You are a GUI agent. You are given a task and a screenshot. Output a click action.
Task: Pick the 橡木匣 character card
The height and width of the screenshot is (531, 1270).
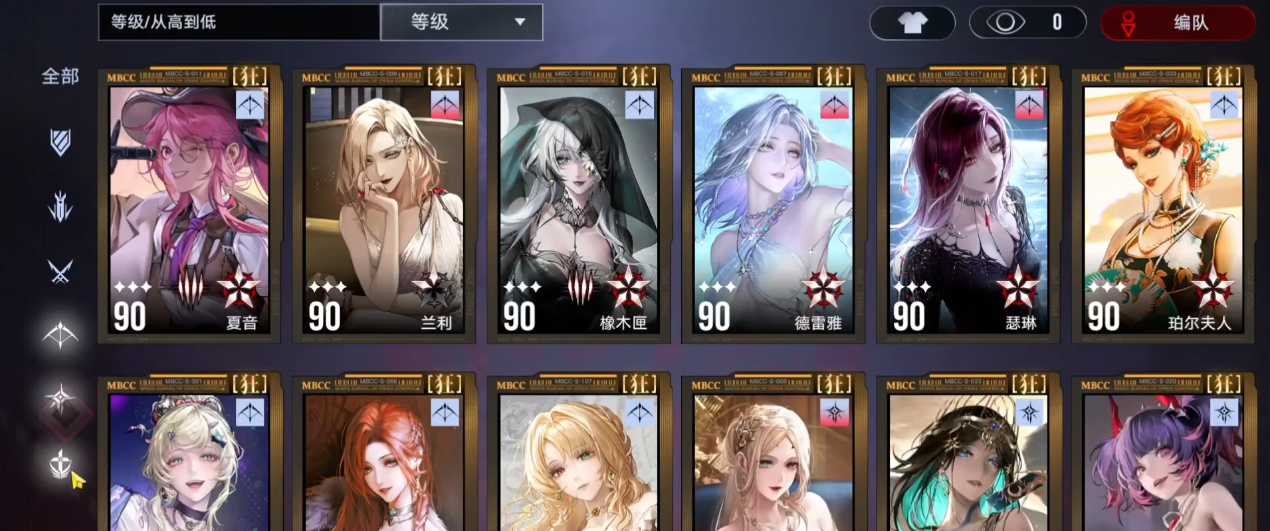[578, 205]
